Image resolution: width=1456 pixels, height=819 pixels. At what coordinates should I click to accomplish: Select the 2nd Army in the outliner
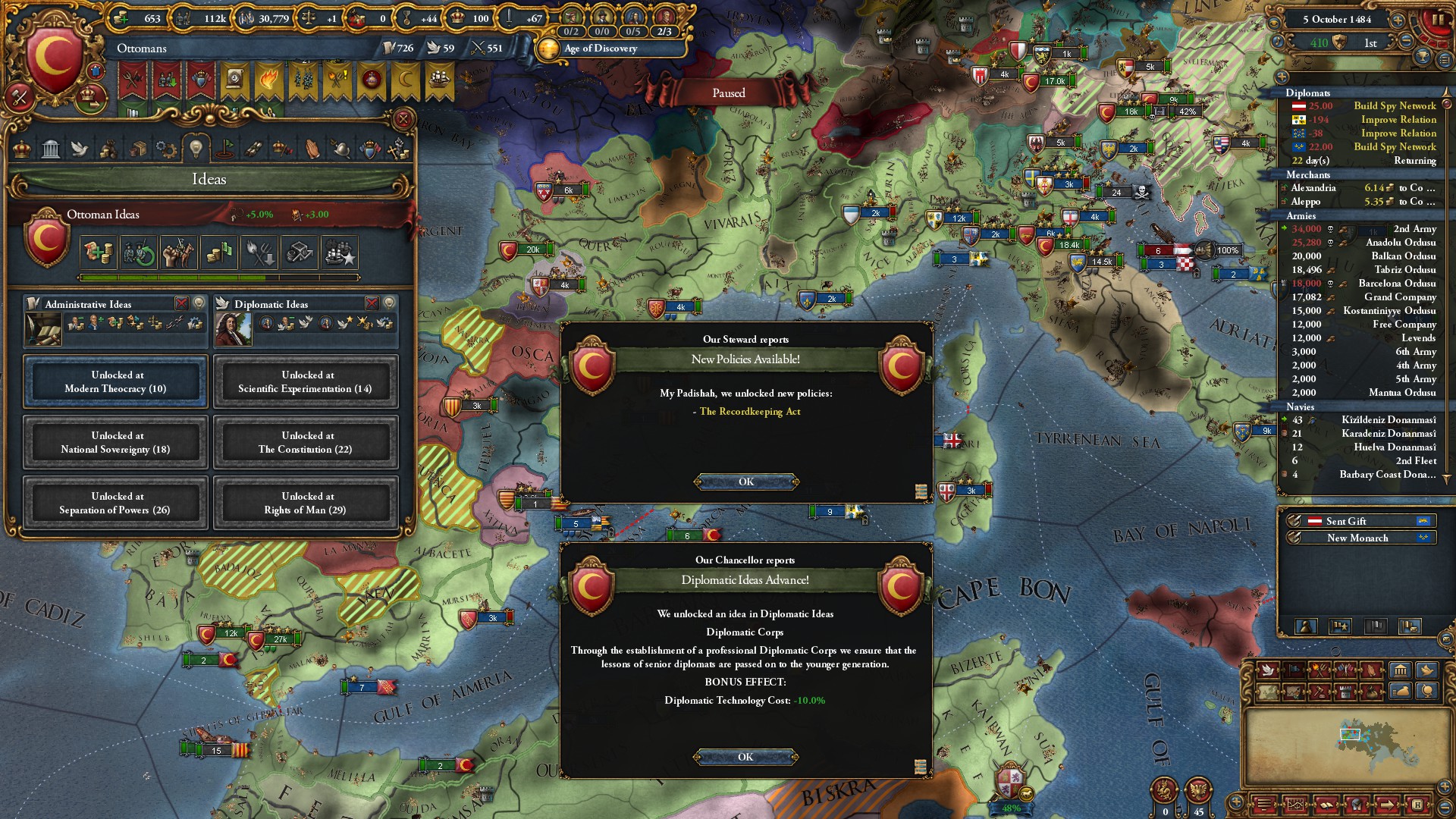coord(1414,229)
